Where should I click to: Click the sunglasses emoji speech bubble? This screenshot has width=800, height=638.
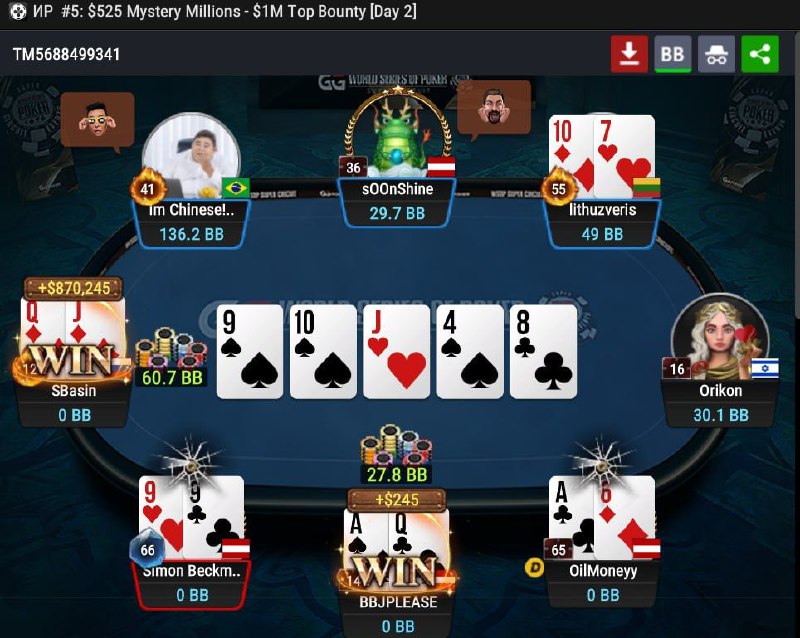tap(97, 119)
